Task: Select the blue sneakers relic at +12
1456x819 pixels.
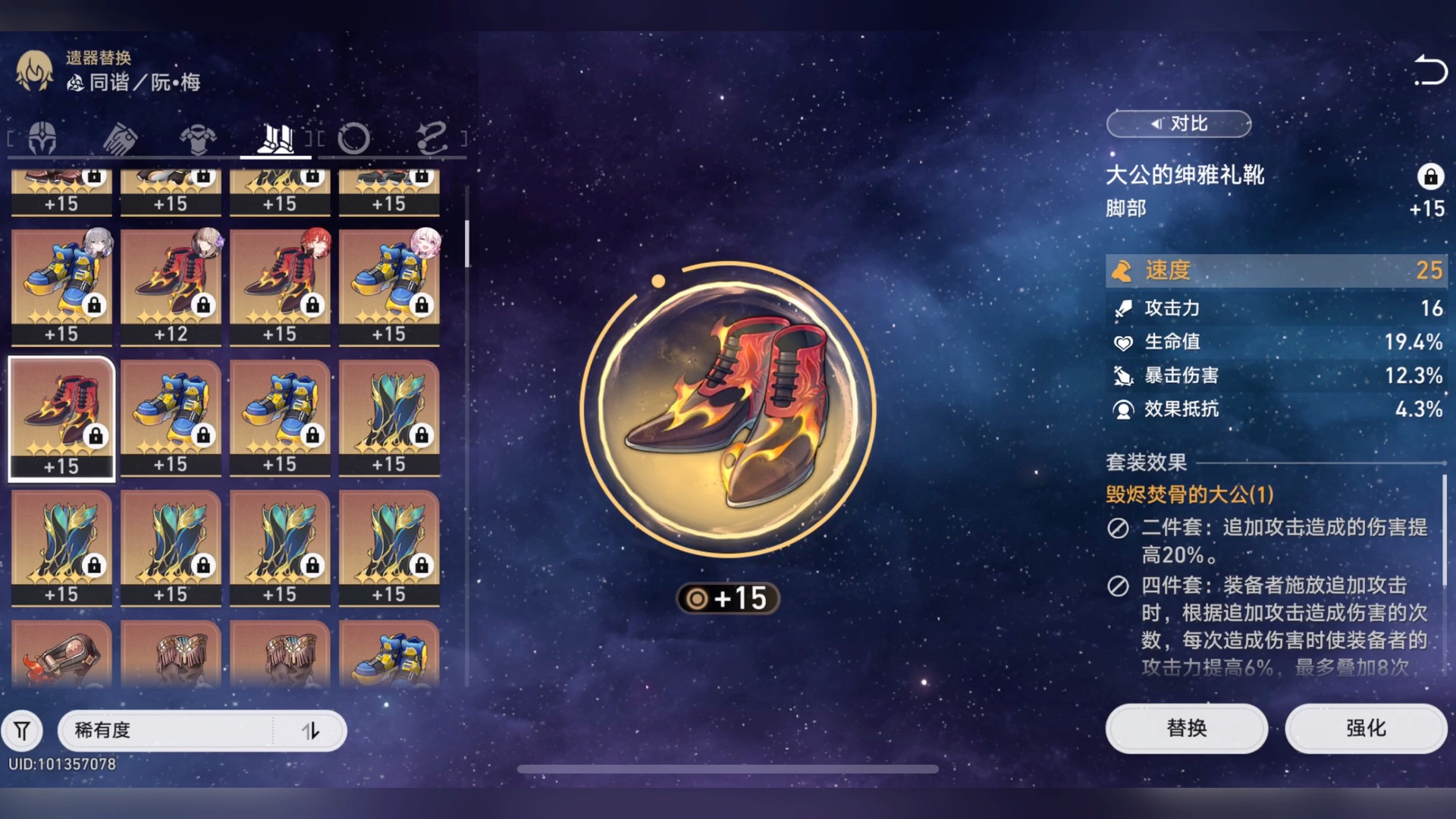Action: pos(171,281)
